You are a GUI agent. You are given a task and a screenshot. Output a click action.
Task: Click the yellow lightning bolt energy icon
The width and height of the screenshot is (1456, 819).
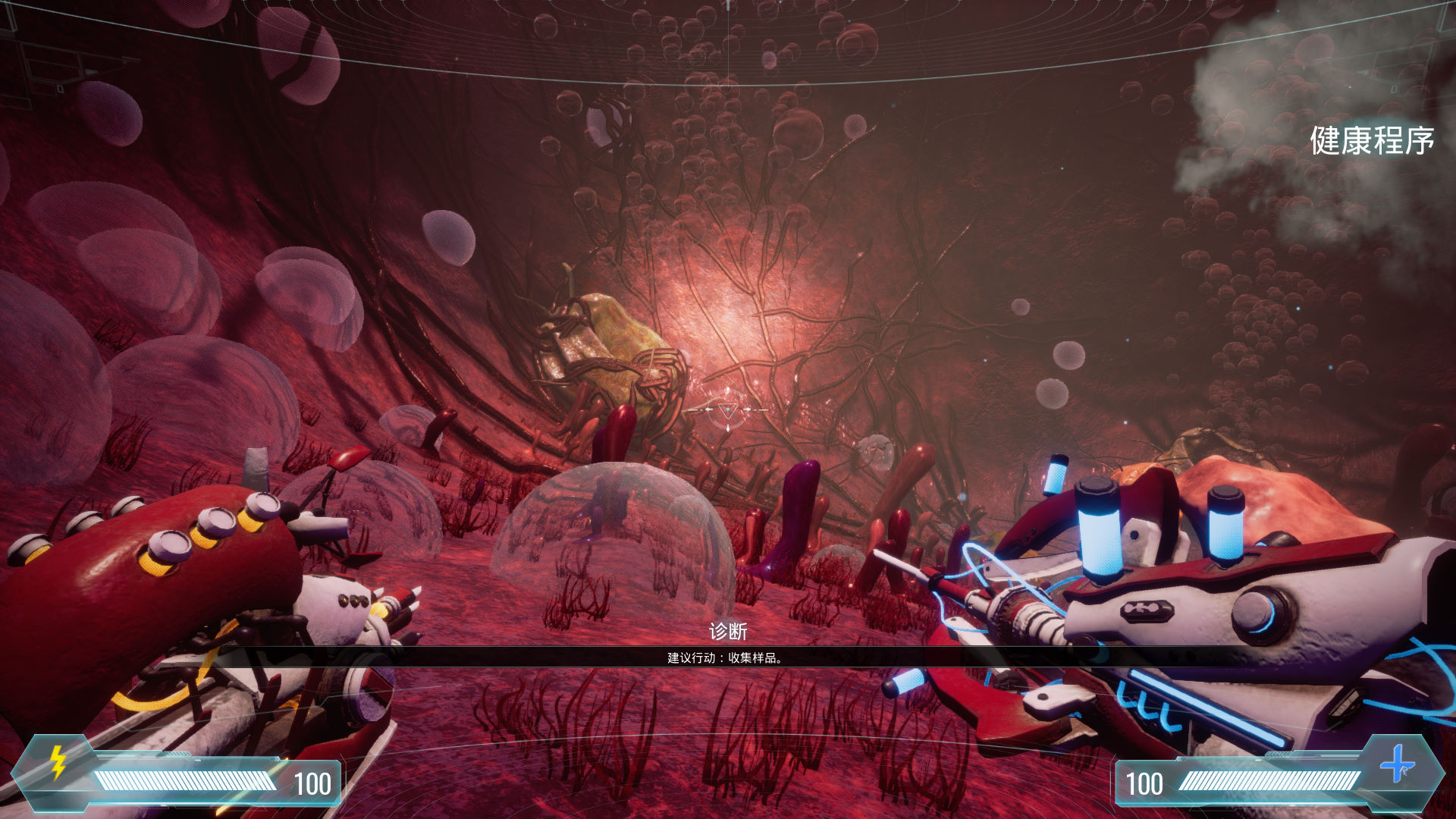(x=58, y=762)
